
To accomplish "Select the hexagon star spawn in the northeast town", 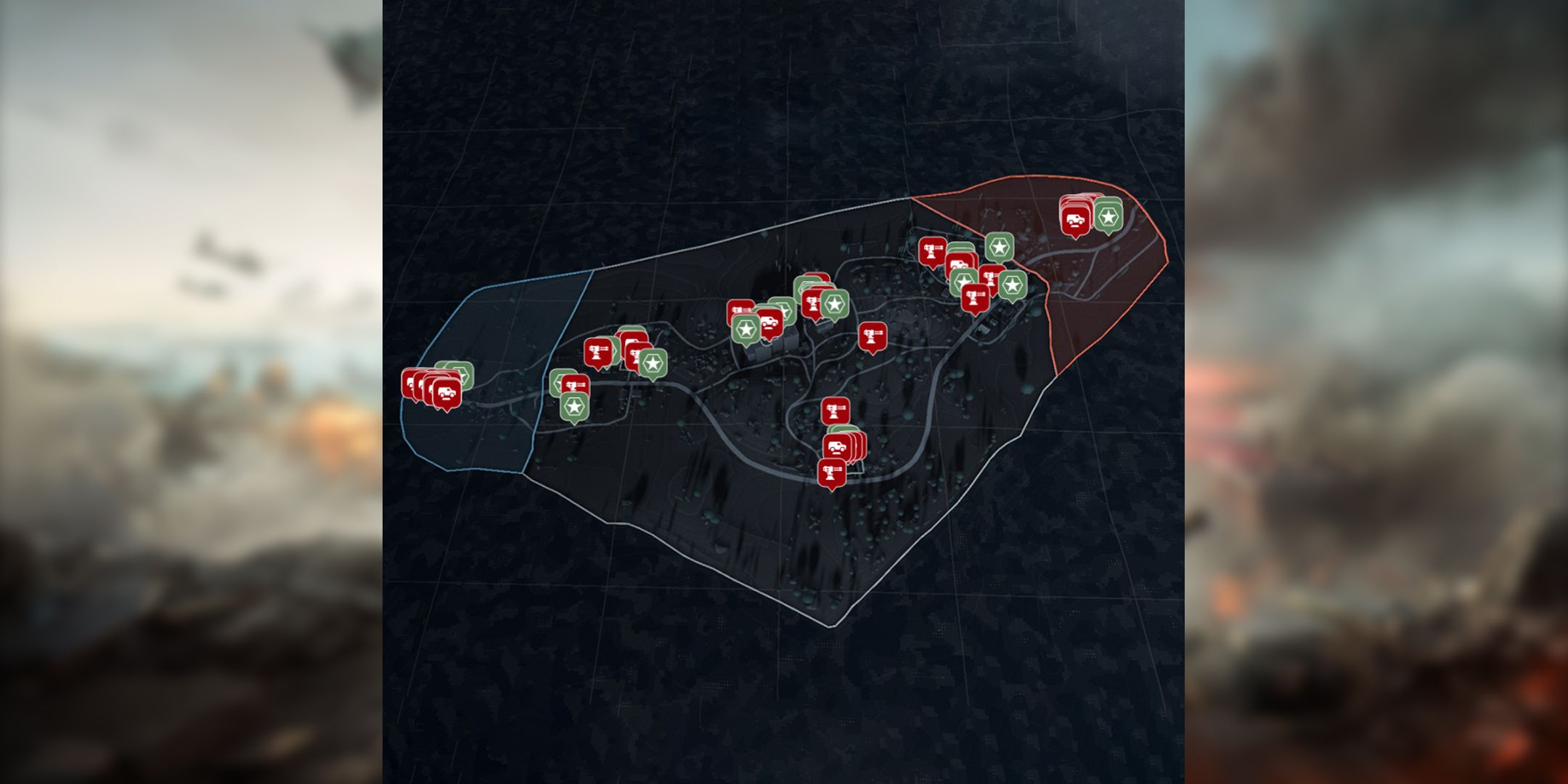I will pyautogui.click(x=1000, y=247).
